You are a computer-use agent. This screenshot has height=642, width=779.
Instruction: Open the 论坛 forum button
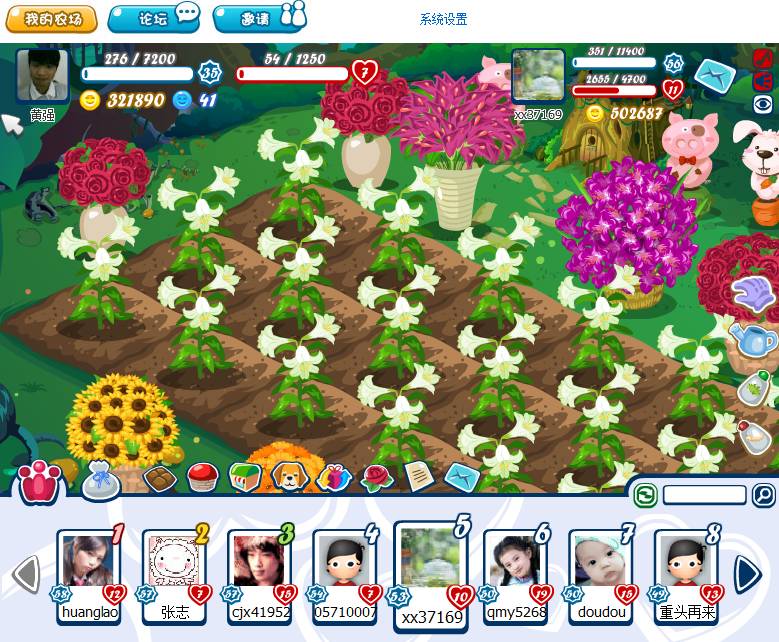click(154, 19)
